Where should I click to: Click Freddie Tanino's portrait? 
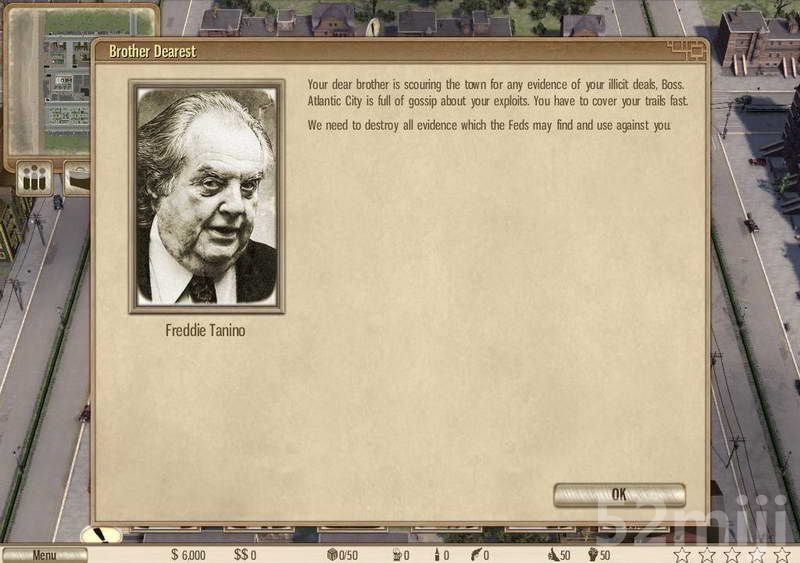pyautogui.click(x=207, y=196)
